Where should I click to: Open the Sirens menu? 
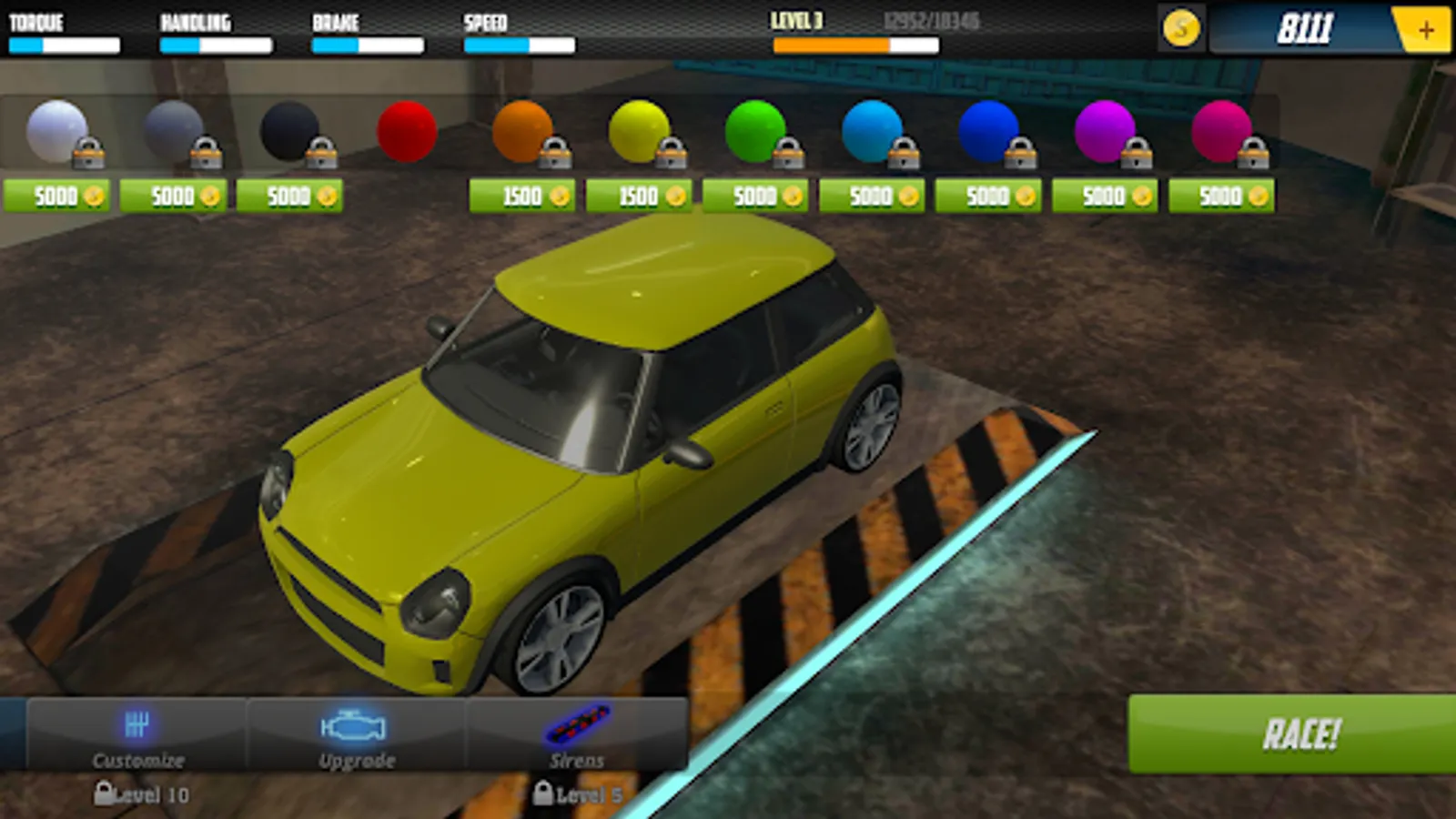click(x=576, y=735)
